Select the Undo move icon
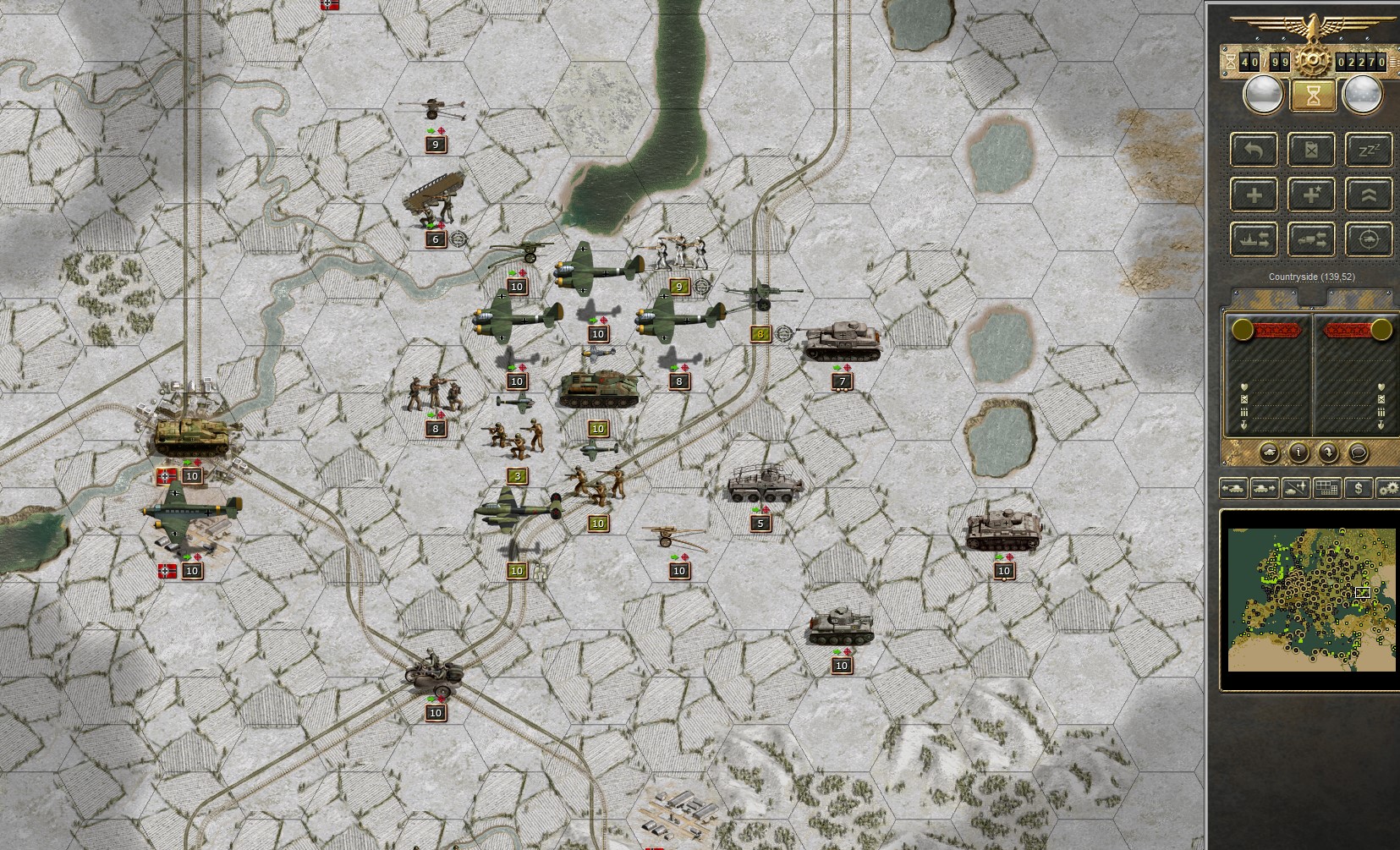The image size is (1400, 850). point(1255,149)
